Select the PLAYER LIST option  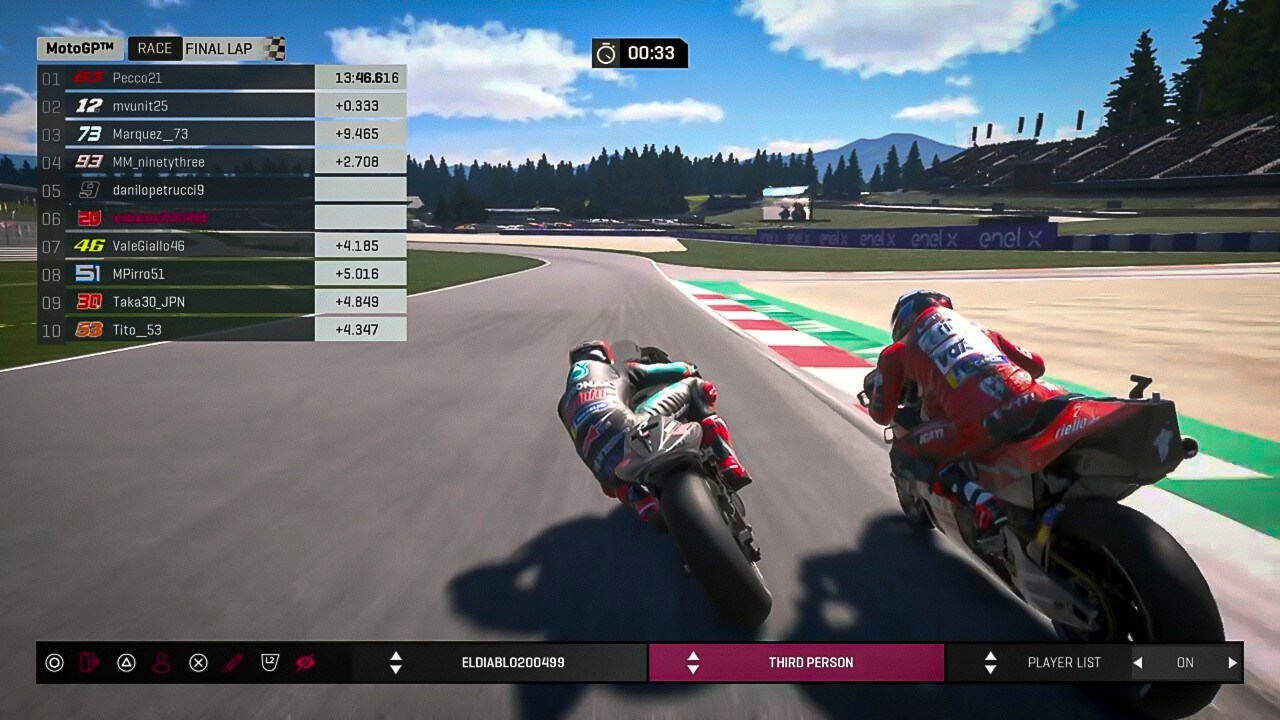coord(1064,663)
